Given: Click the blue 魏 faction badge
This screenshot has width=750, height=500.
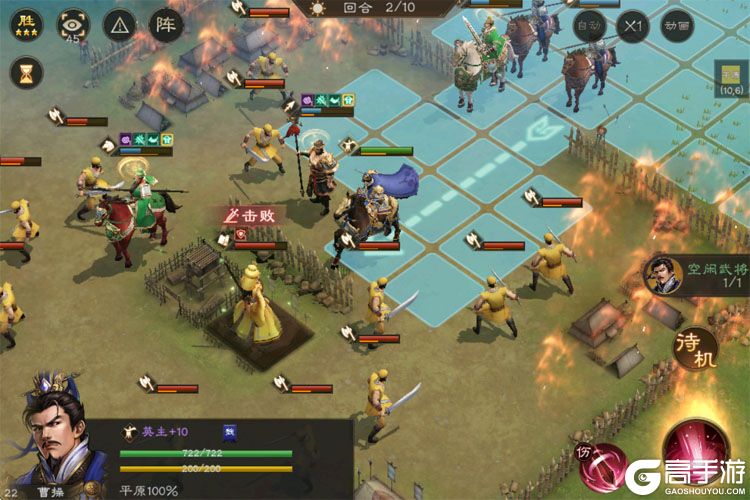Looking at the screenshot, I should tap(229, 432).
